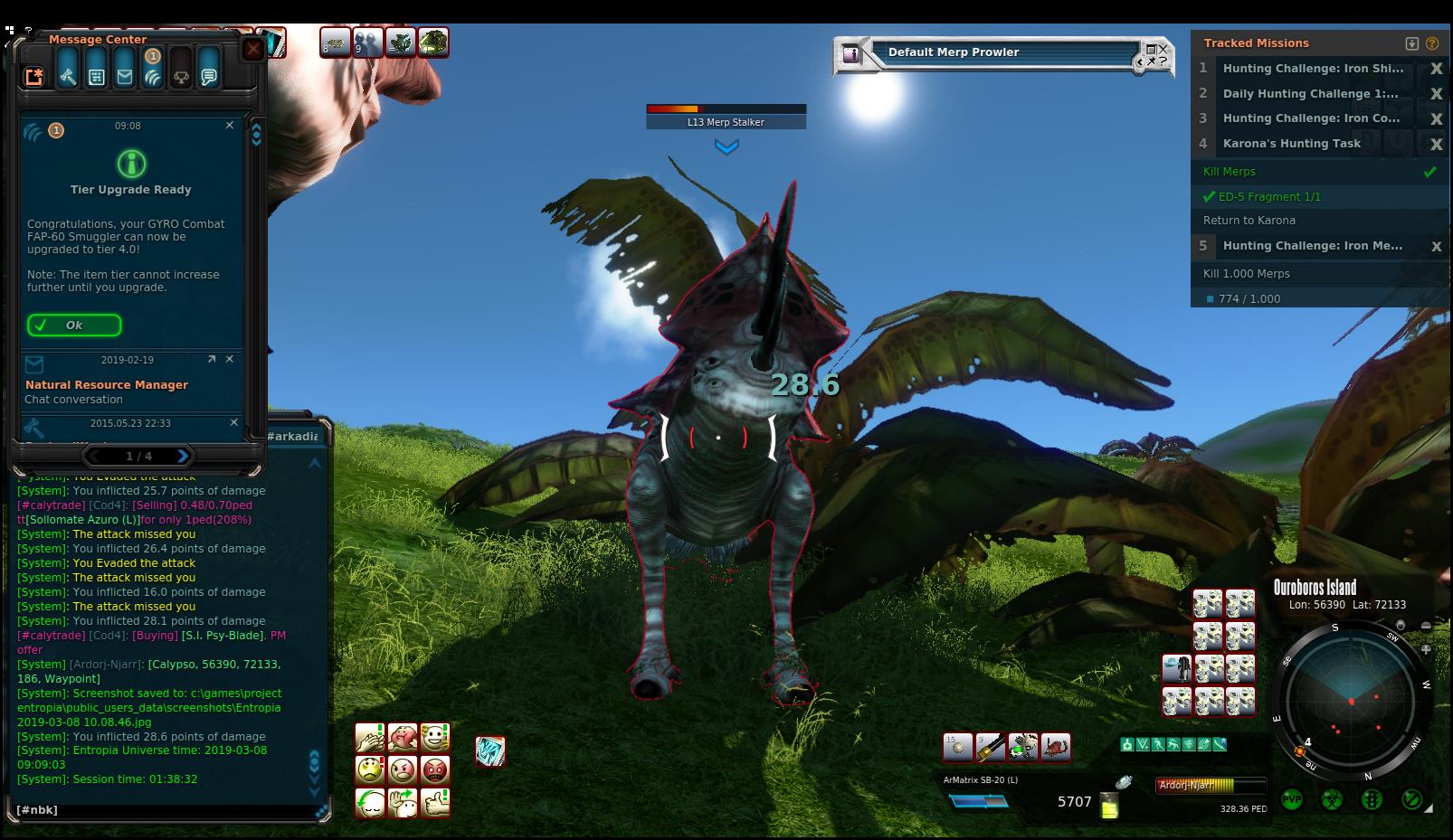This screenshot has height=840, width=1453.
Task: Go to the next message page
Action: click(183, 456)
